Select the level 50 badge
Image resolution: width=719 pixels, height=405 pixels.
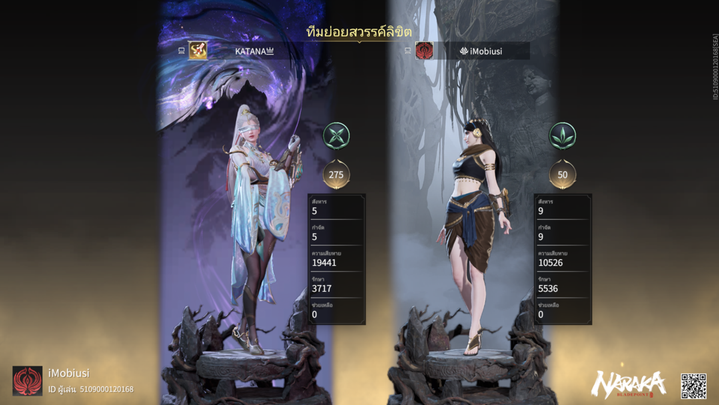pos(562,174)
